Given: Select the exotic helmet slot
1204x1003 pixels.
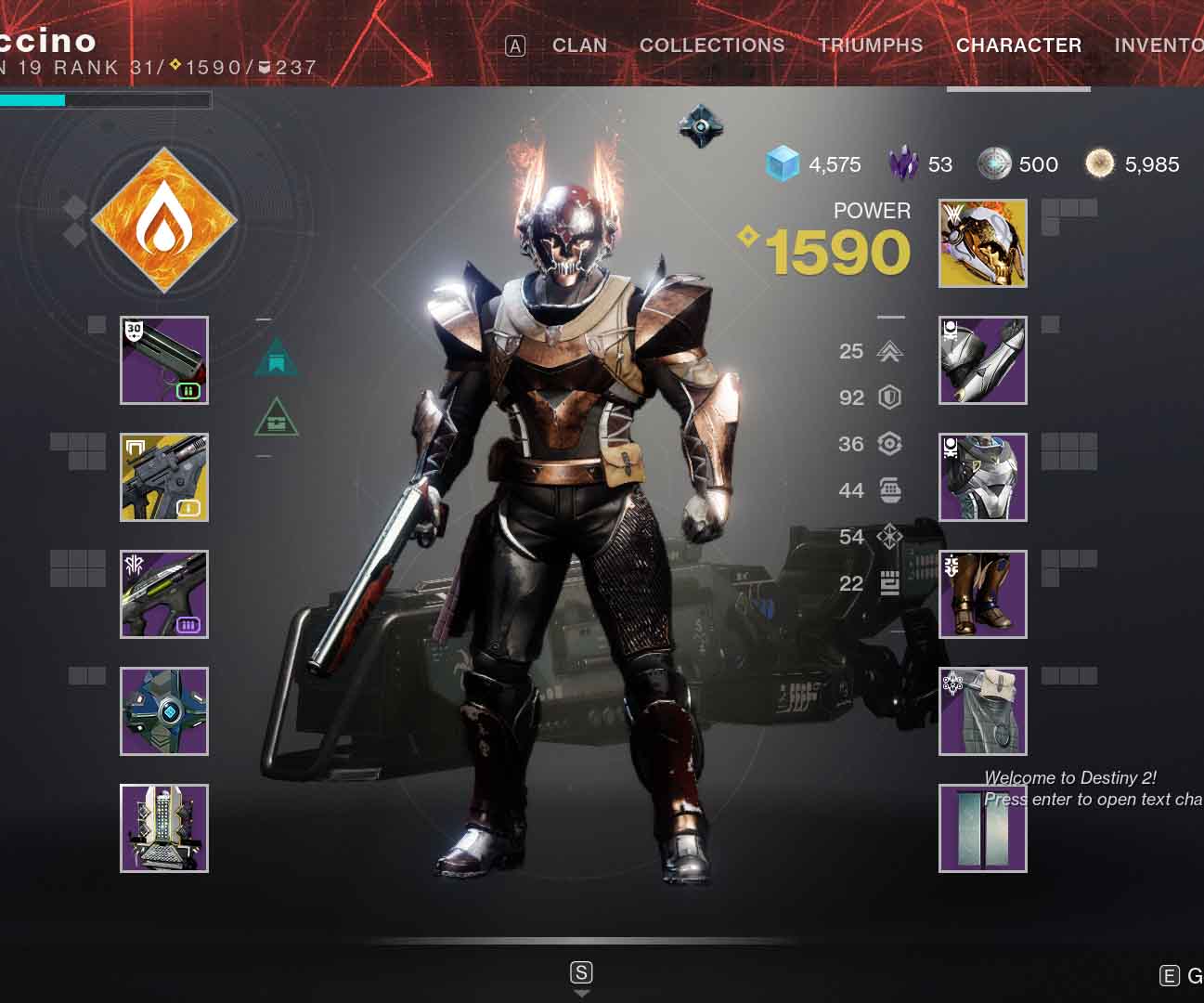Looking at the screenshot, I should pyautogui.click(x=982, y=243).
